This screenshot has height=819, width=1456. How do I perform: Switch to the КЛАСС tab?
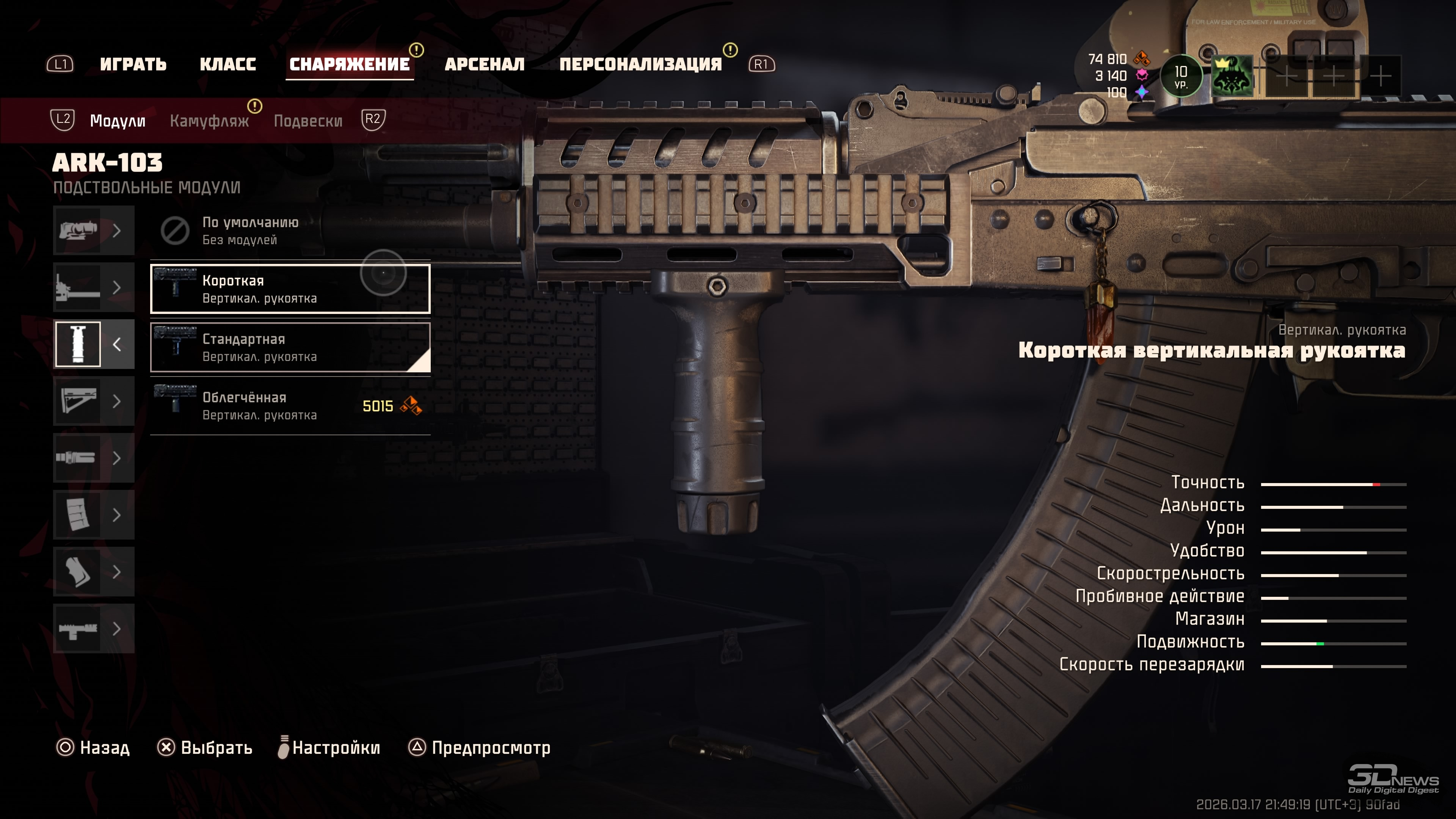228,64
